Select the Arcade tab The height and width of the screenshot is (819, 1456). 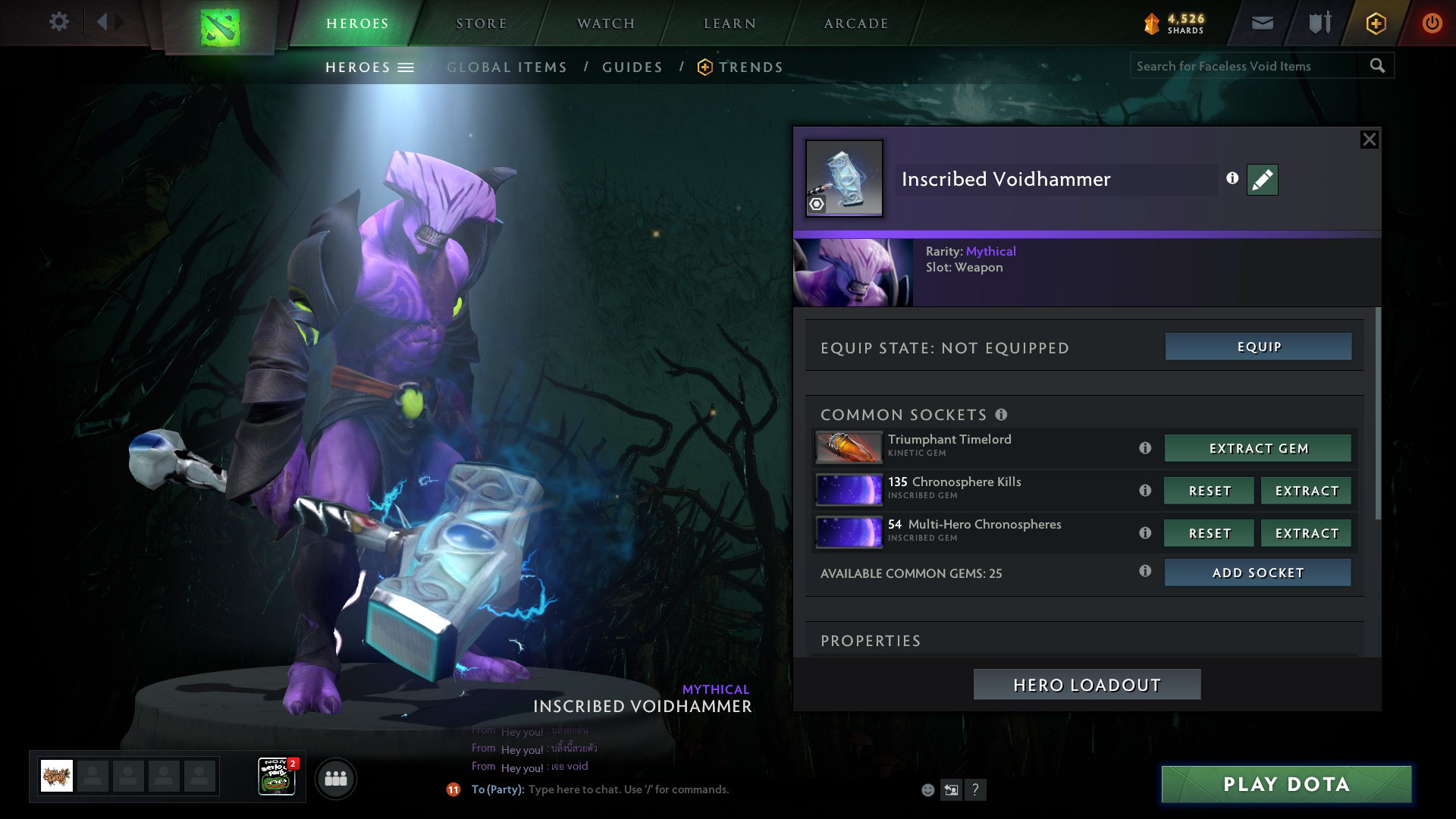coord(856,24)
